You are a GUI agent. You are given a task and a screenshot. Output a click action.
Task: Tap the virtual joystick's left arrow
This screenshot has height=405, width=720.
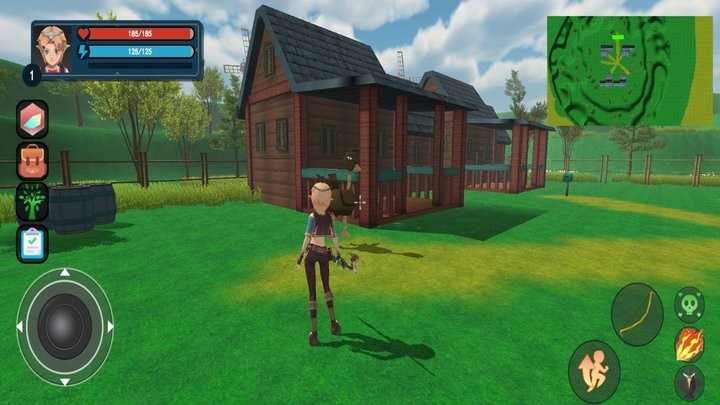click(x=21, y=327)
